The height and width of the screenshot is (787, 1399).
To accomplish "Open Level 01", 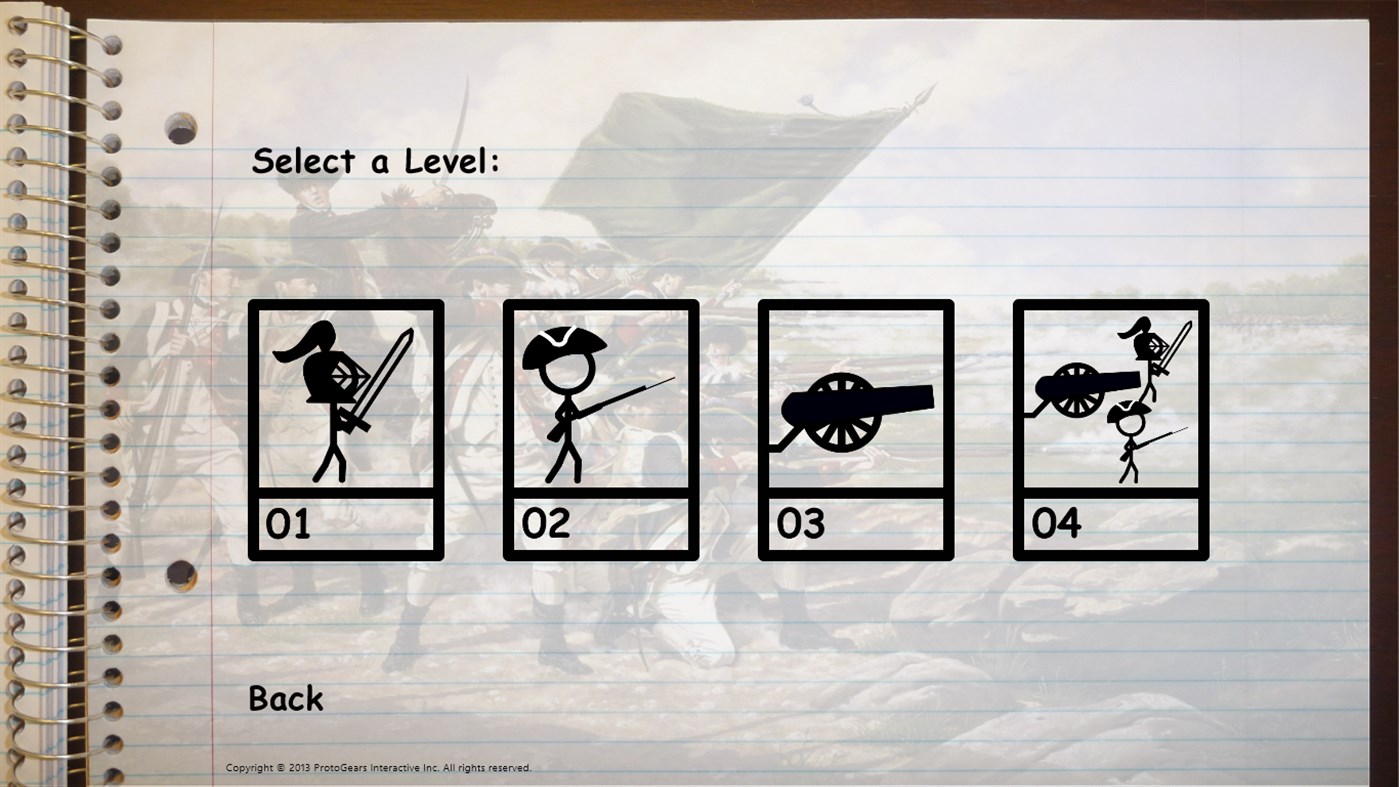I will pyautogui.click(x=345, y=428).
